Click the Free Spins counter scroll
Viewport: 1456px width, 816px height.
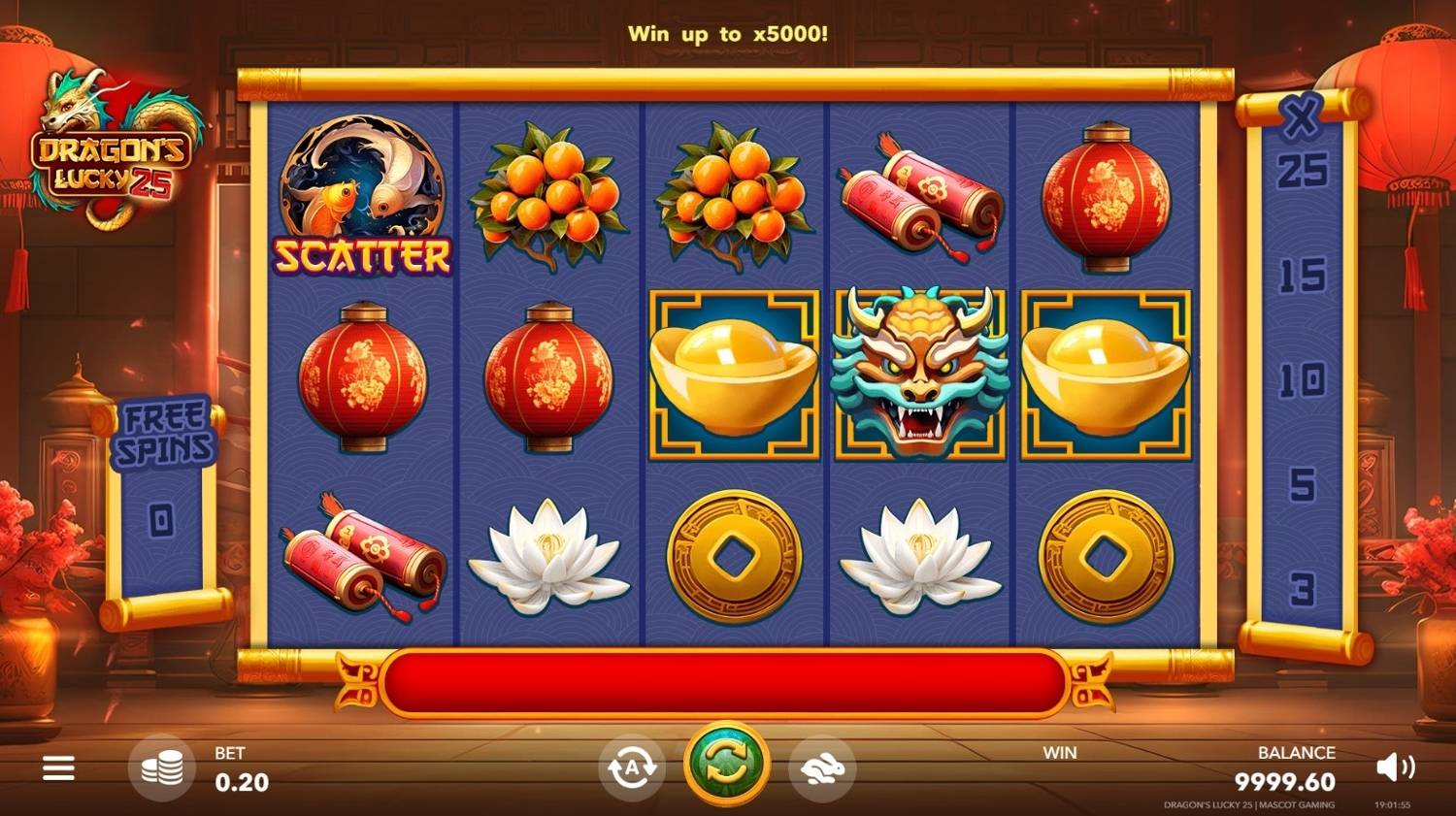click(163, 466)
